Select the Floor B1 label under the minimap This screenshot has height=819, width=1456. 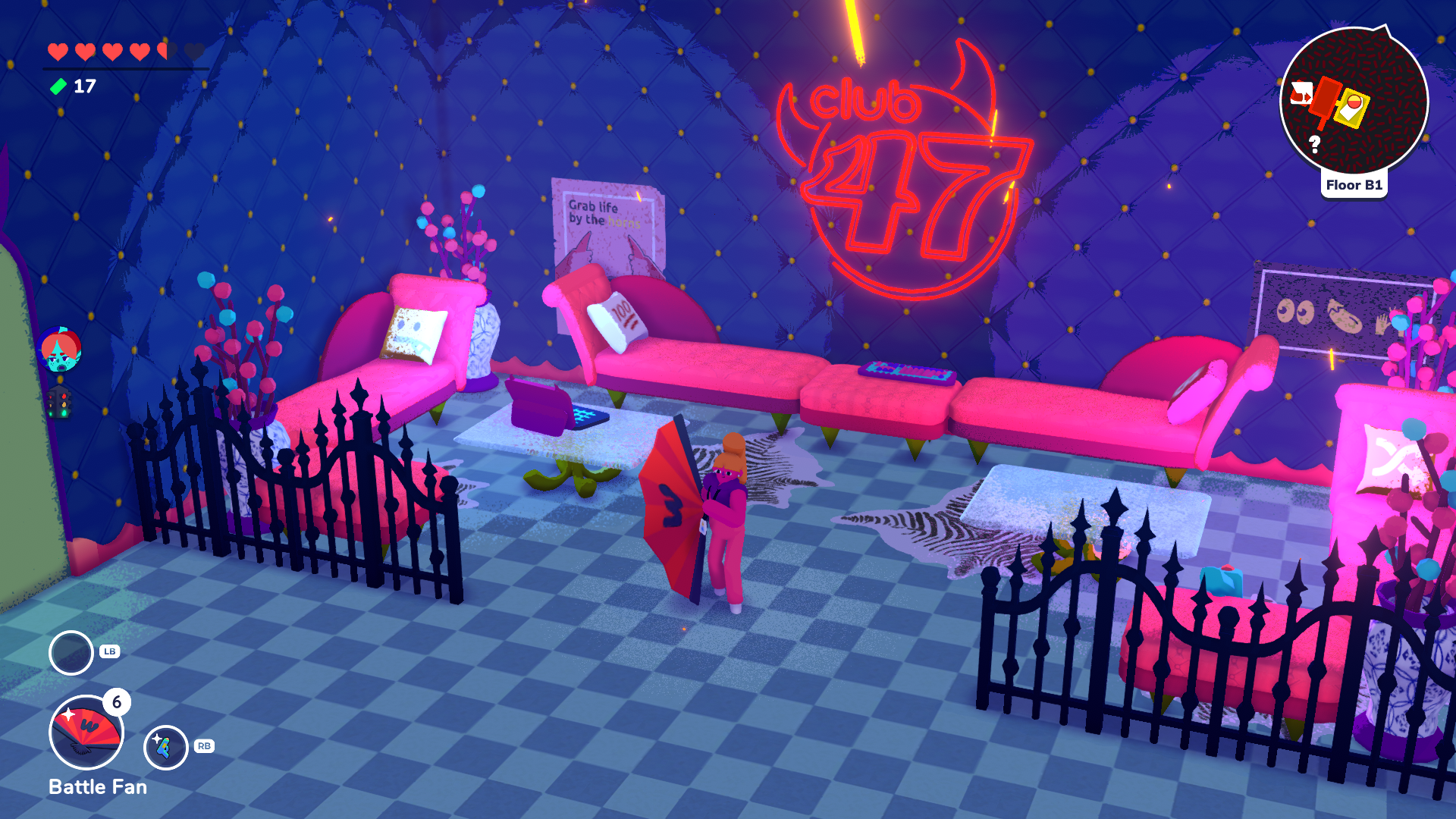click(x=1354, y=184)
